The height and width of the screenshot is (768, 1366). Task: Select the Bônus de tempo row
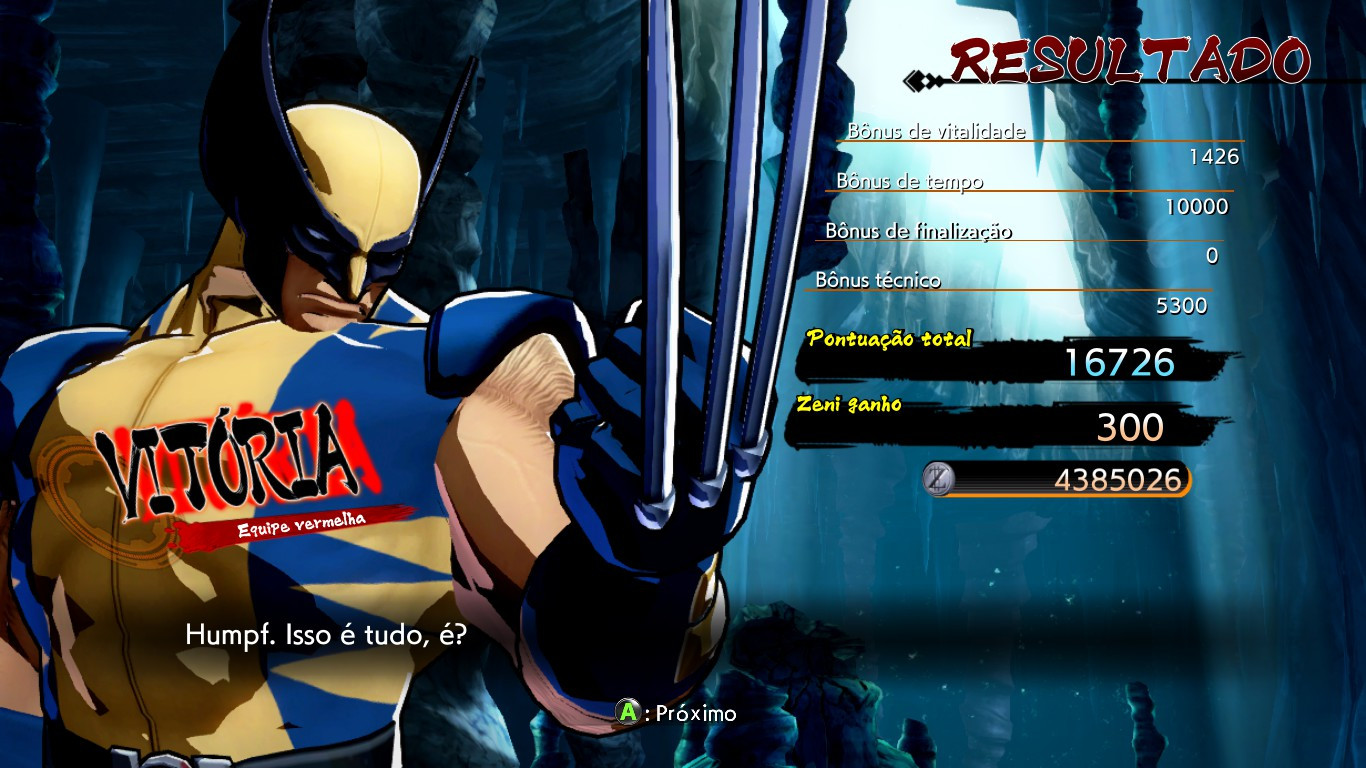(x=909, y=182)
